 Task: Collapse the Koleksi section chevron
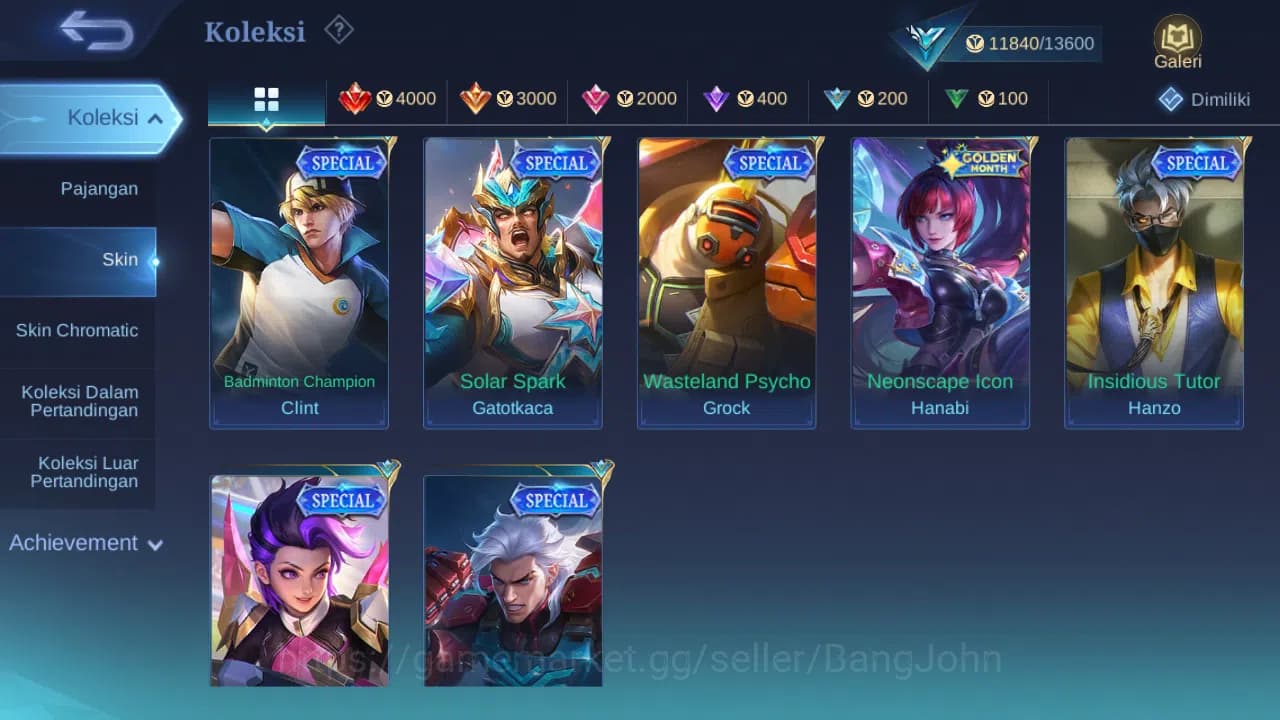click(x=155, y=117)
